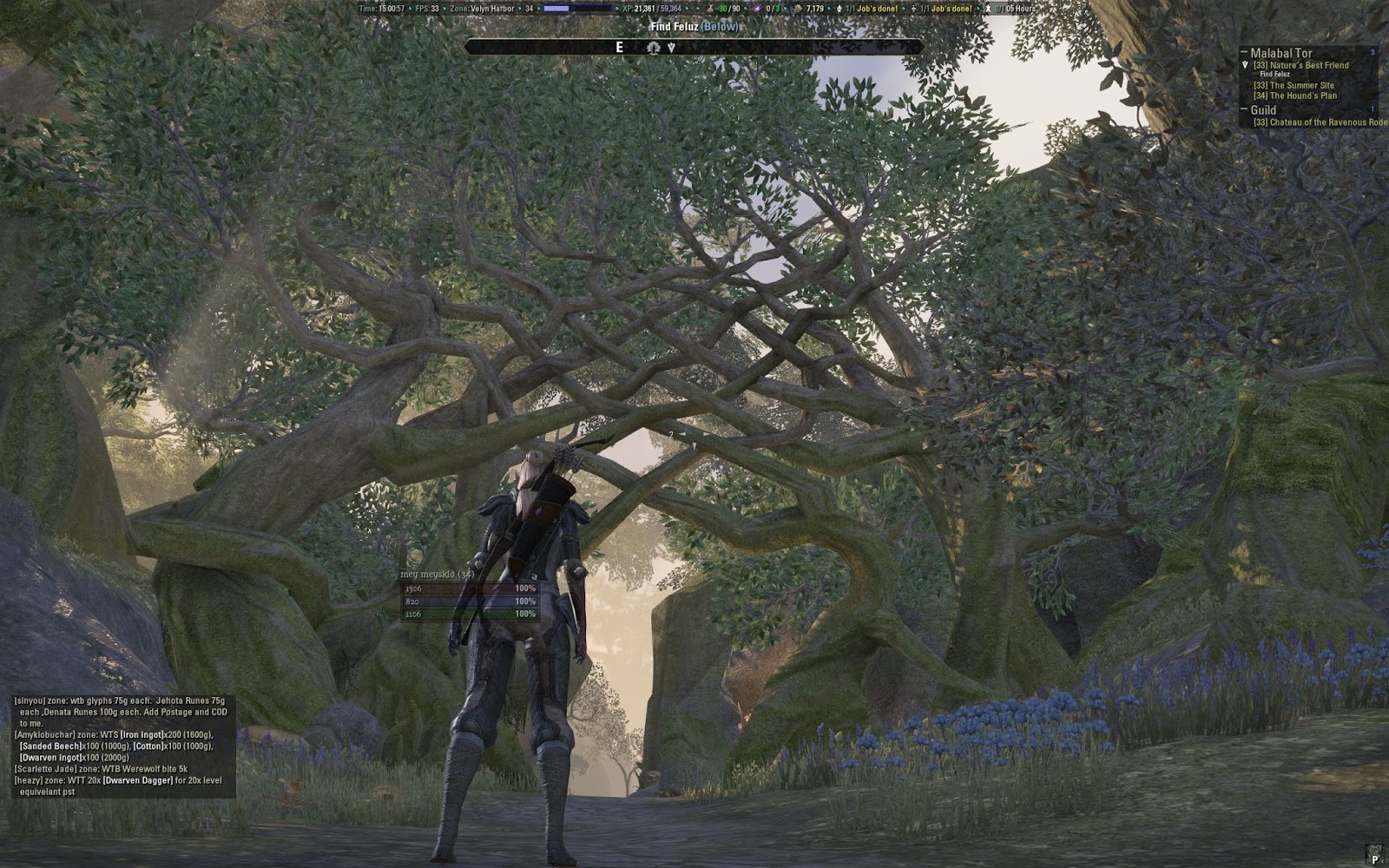Collapse the Guild quest category
The height and width of the screenshot is (868, 1389).
(x=1244, y=109)
